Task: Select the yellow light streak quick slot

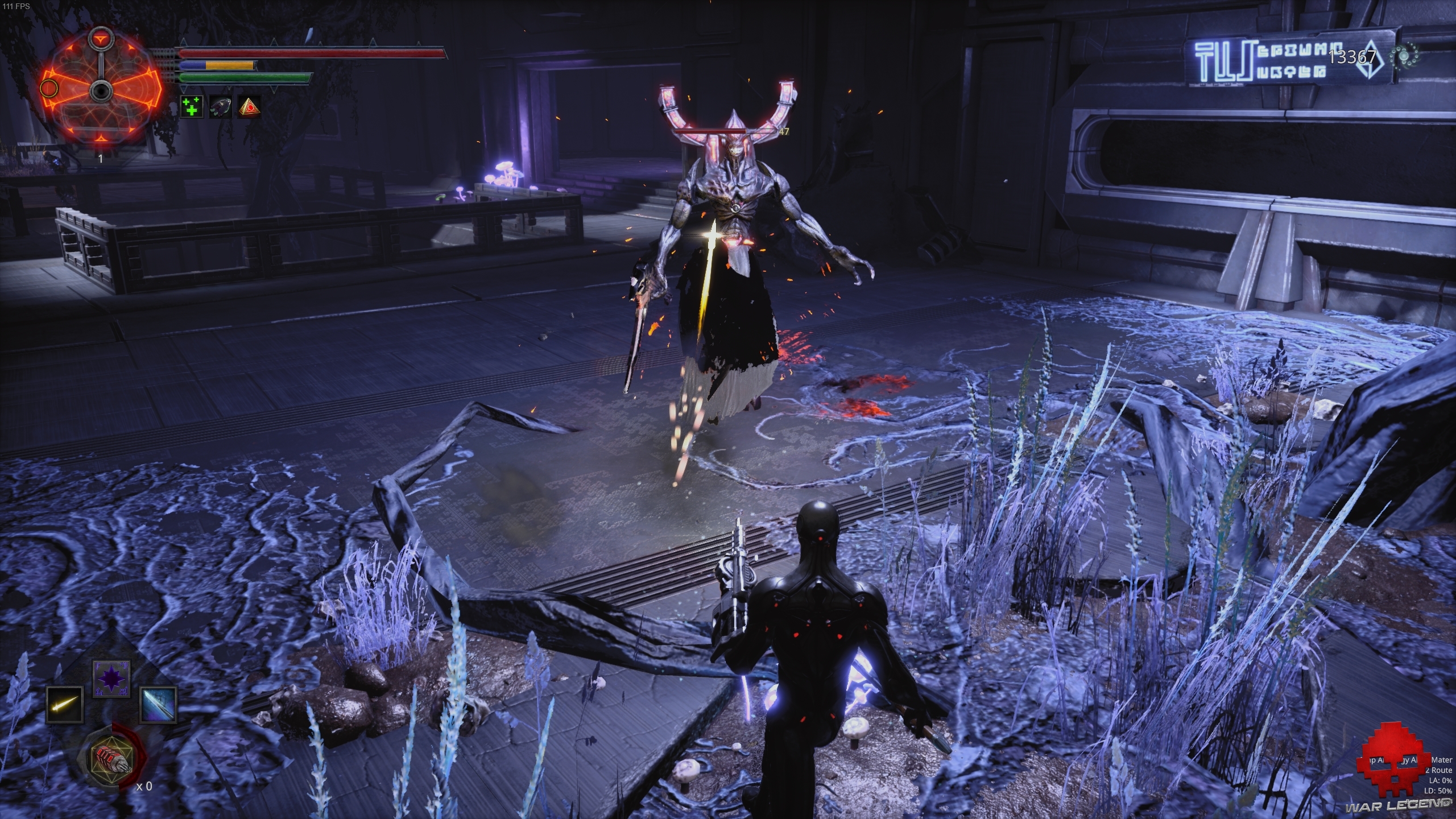Action: click(x=64, y=704)
